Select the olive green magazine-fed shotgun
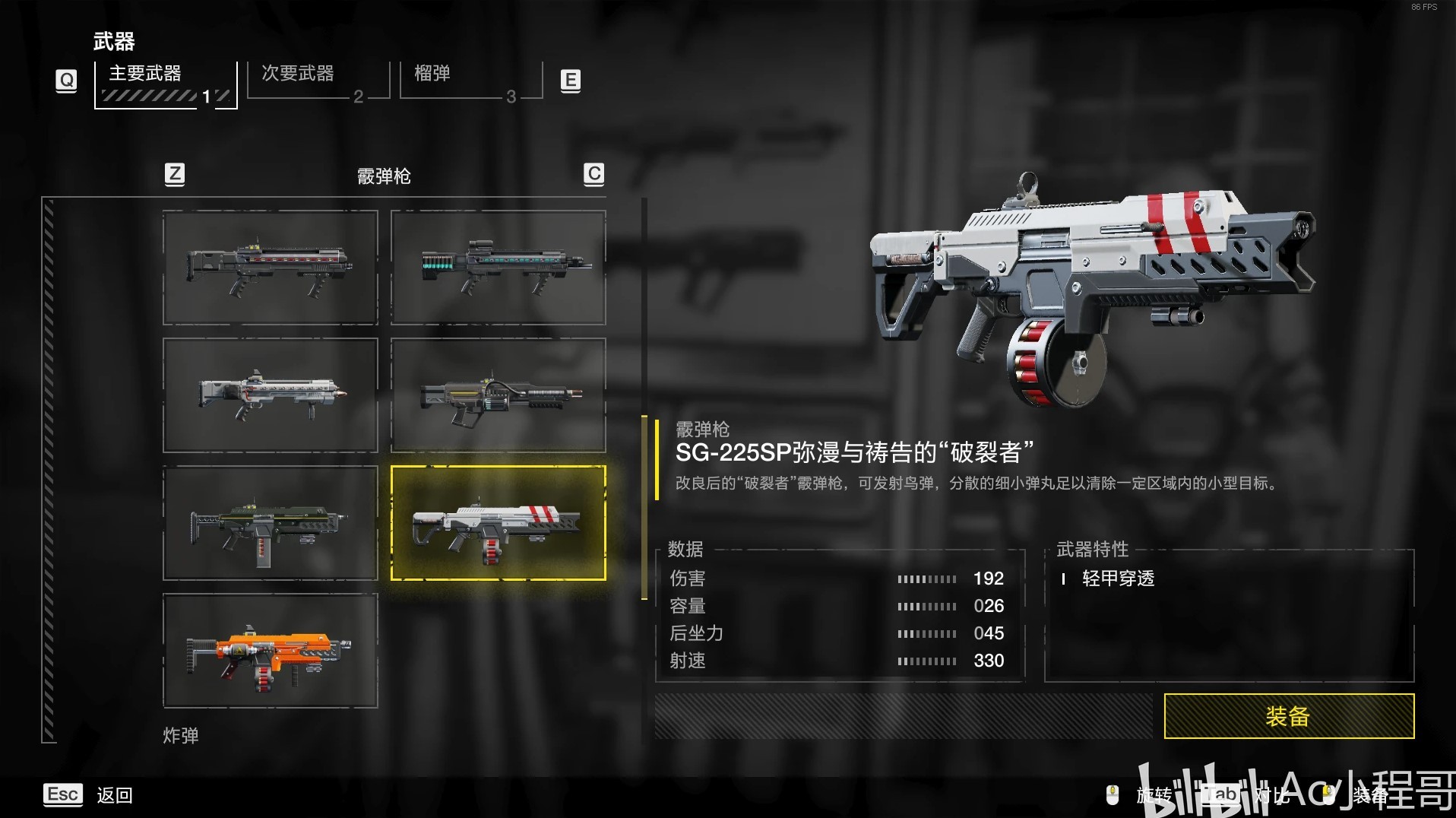Image resolution: width=1456 pixels, height=818 pixels. (270, 523)
